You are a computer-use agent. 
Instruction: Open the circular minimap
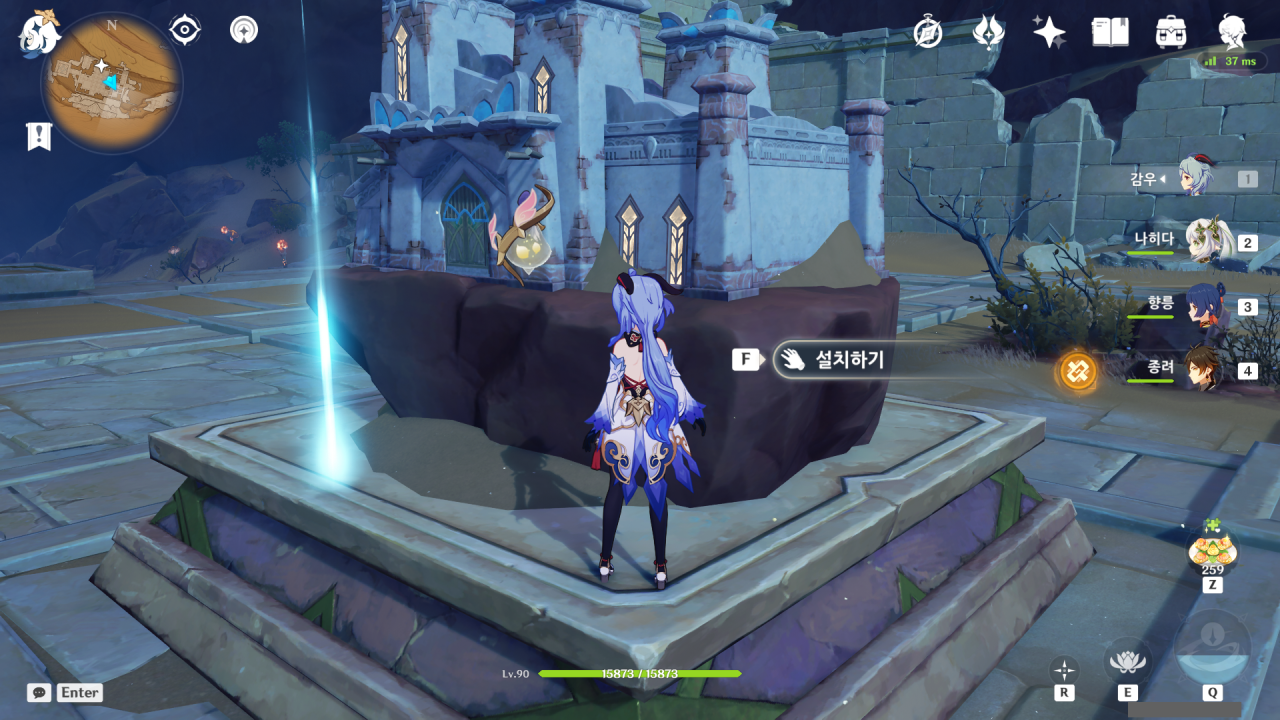point(111,82)
